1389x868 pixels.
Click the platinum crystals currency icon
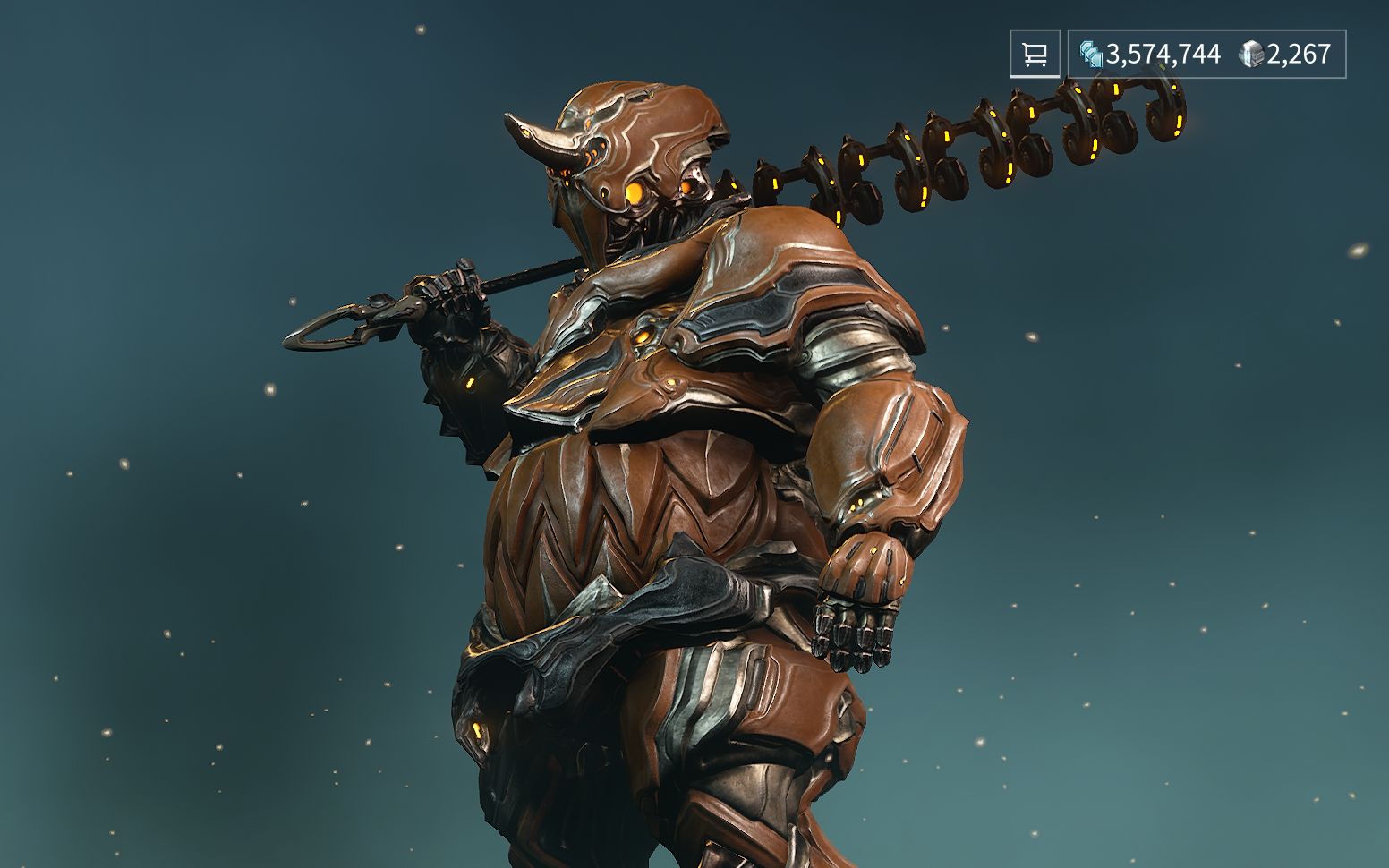click(x=1088, y=55)
